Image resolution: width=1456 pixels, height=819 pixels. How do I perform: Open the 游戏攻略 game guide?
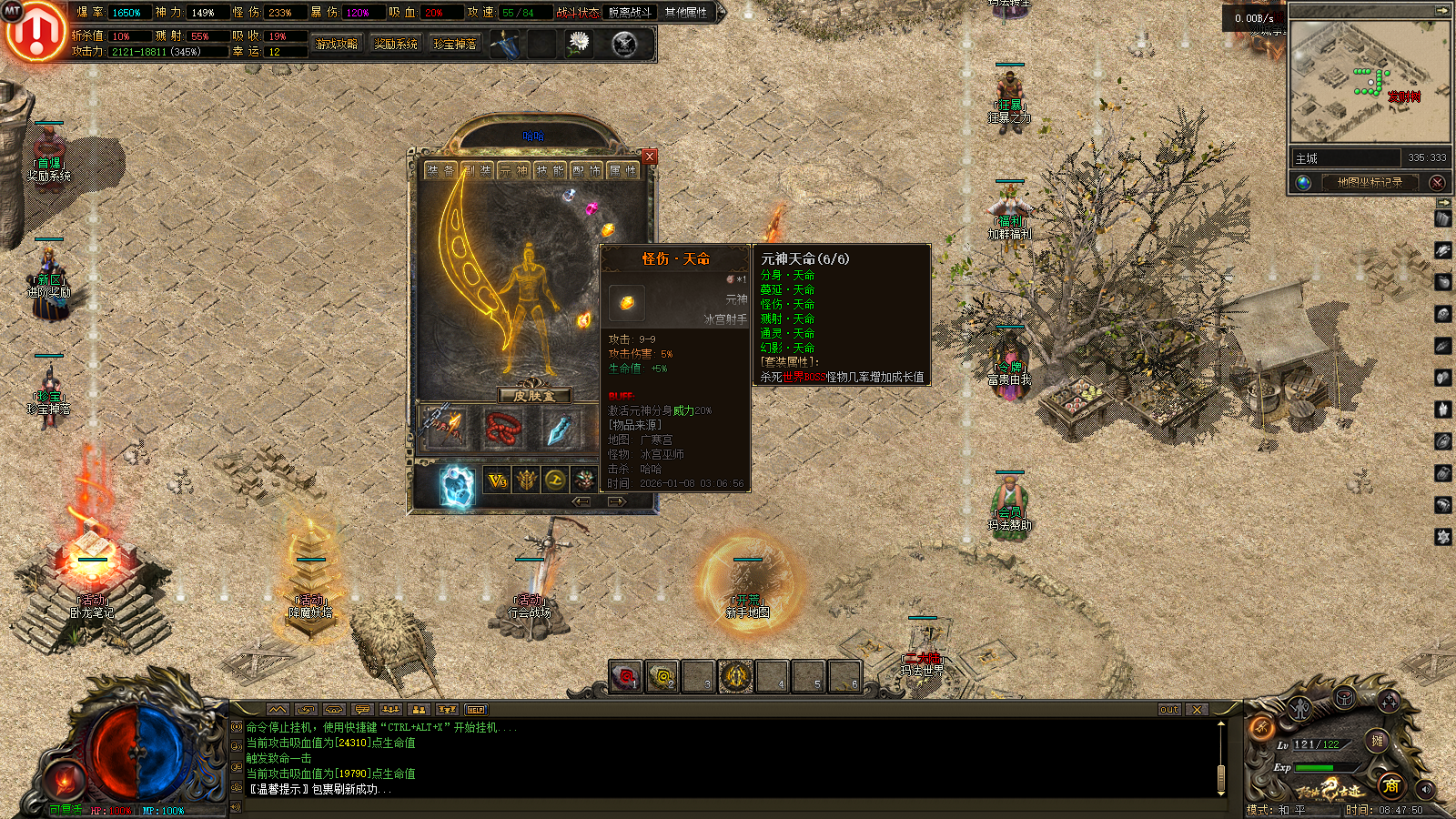tap(336, 44)
